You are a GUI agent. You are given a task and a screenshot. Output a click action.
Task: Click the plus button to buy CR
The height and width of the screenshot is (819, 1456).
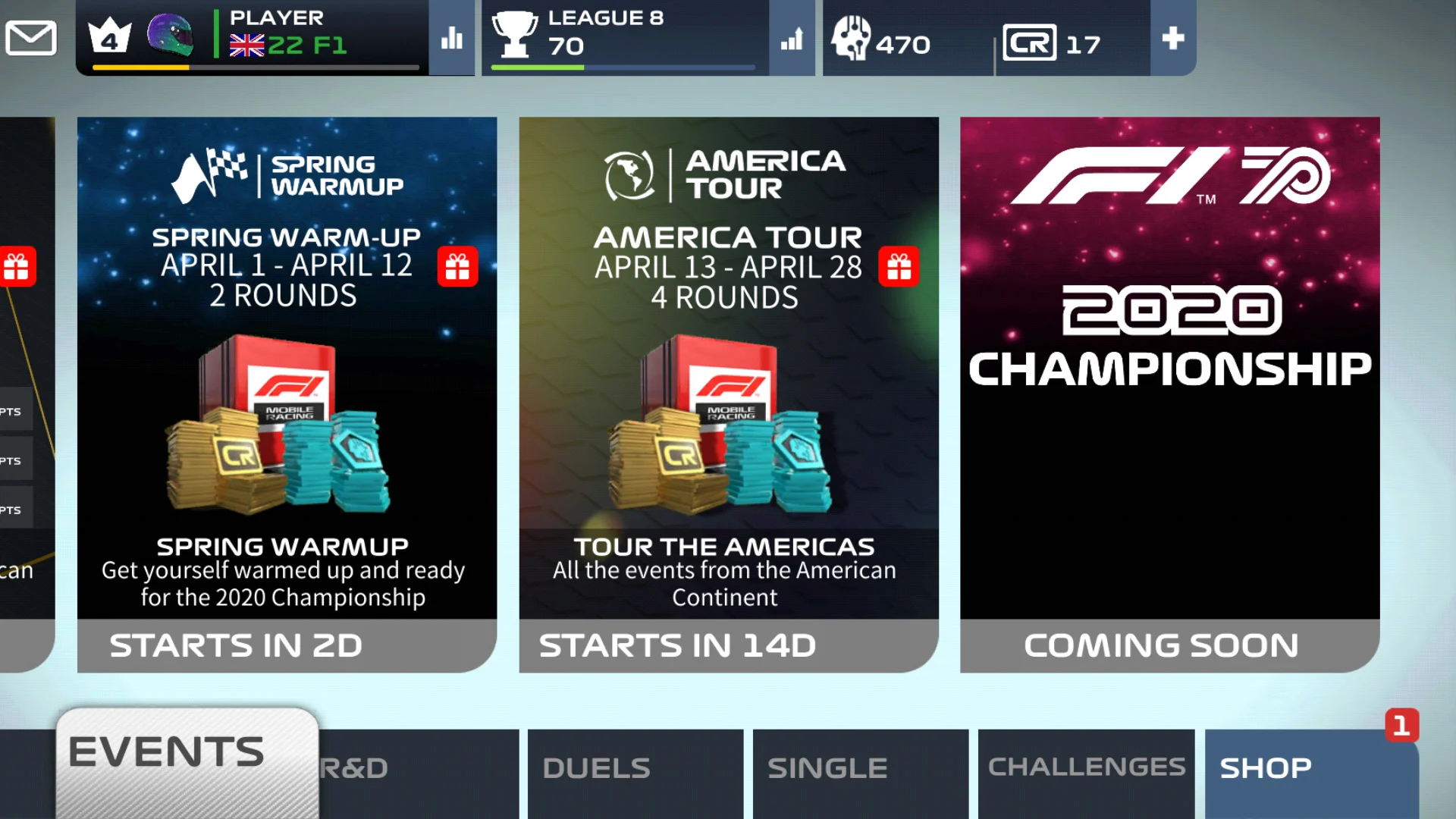[1172, 37]
